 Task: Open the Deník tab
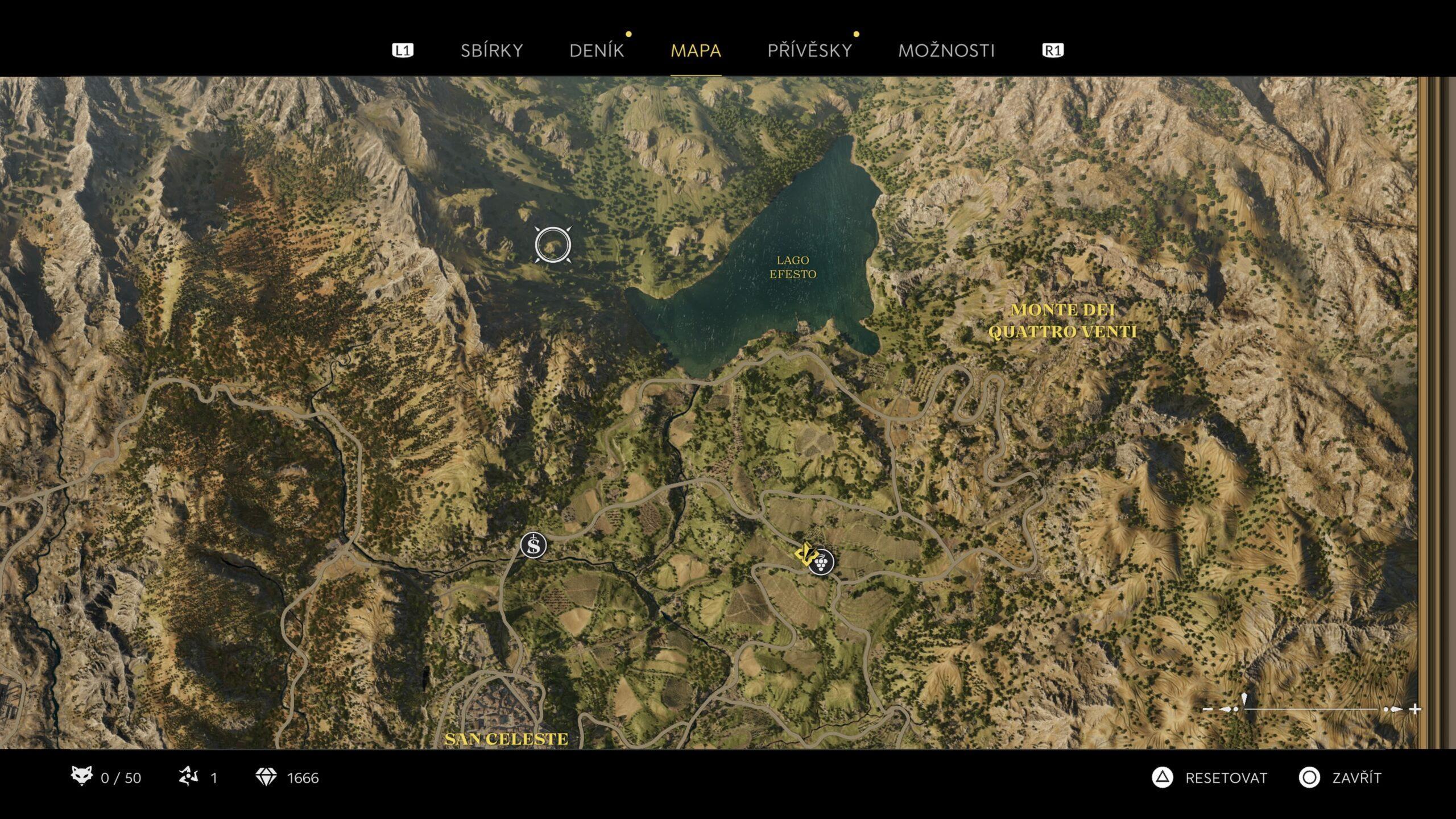[x=597, y=51]
